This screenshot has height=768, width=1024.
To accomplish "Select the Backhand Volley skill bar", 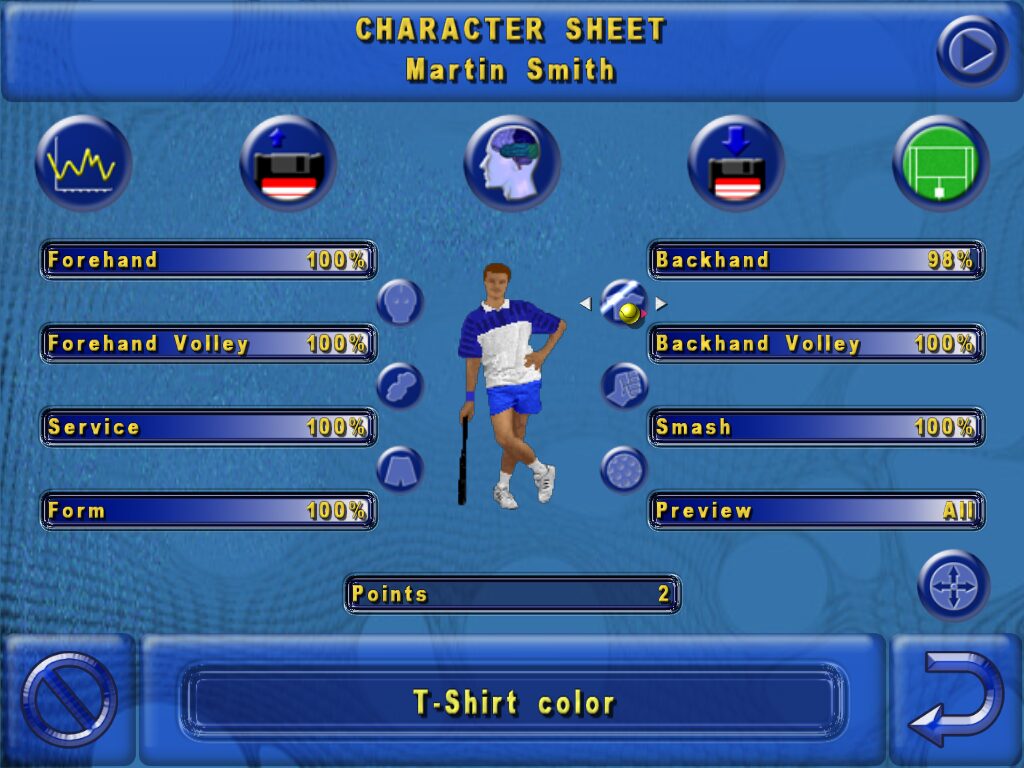I will 816,344.
